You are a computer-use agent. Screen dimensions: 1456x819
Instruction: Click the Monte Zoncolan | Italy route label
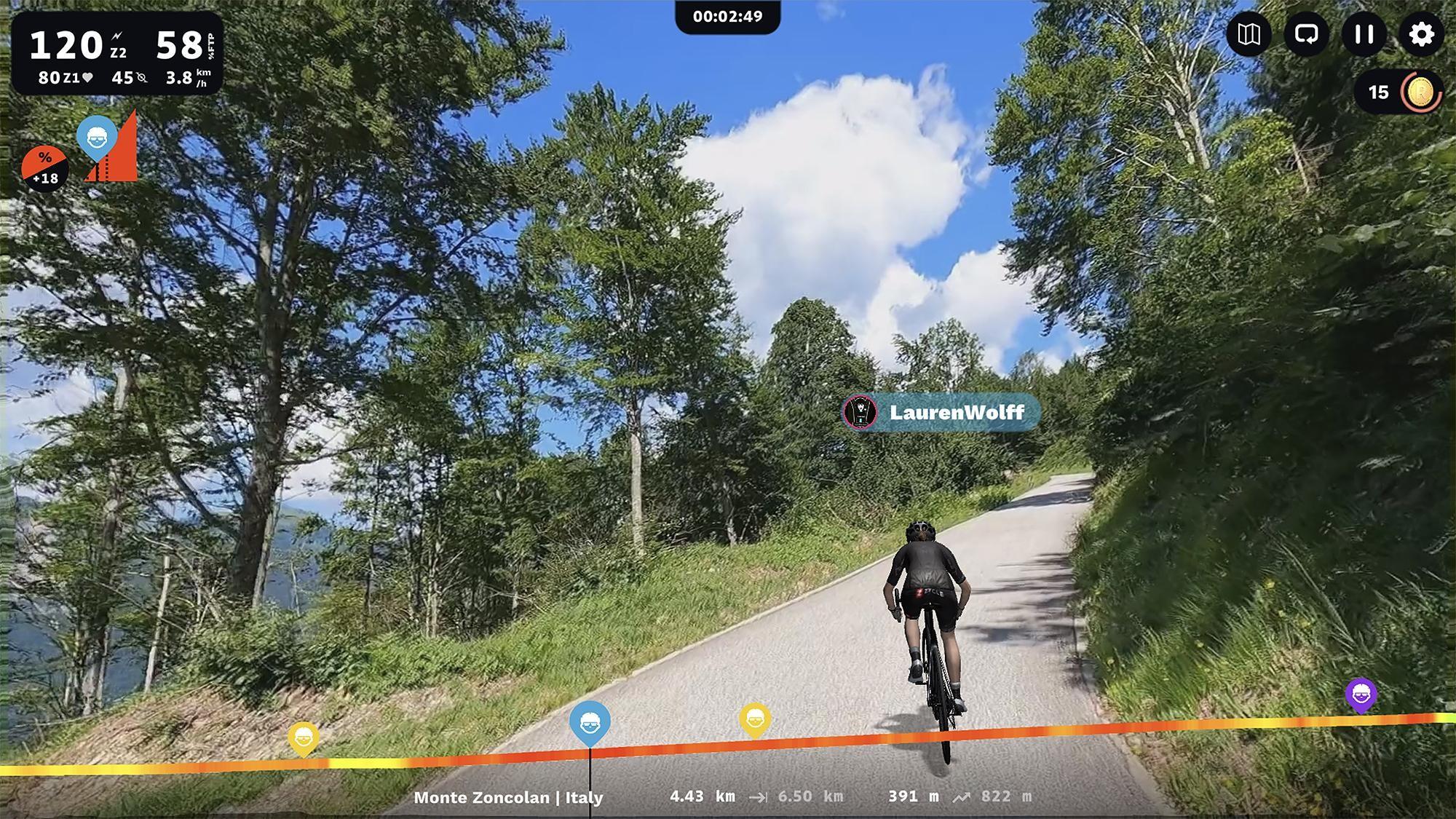point(507,797)
